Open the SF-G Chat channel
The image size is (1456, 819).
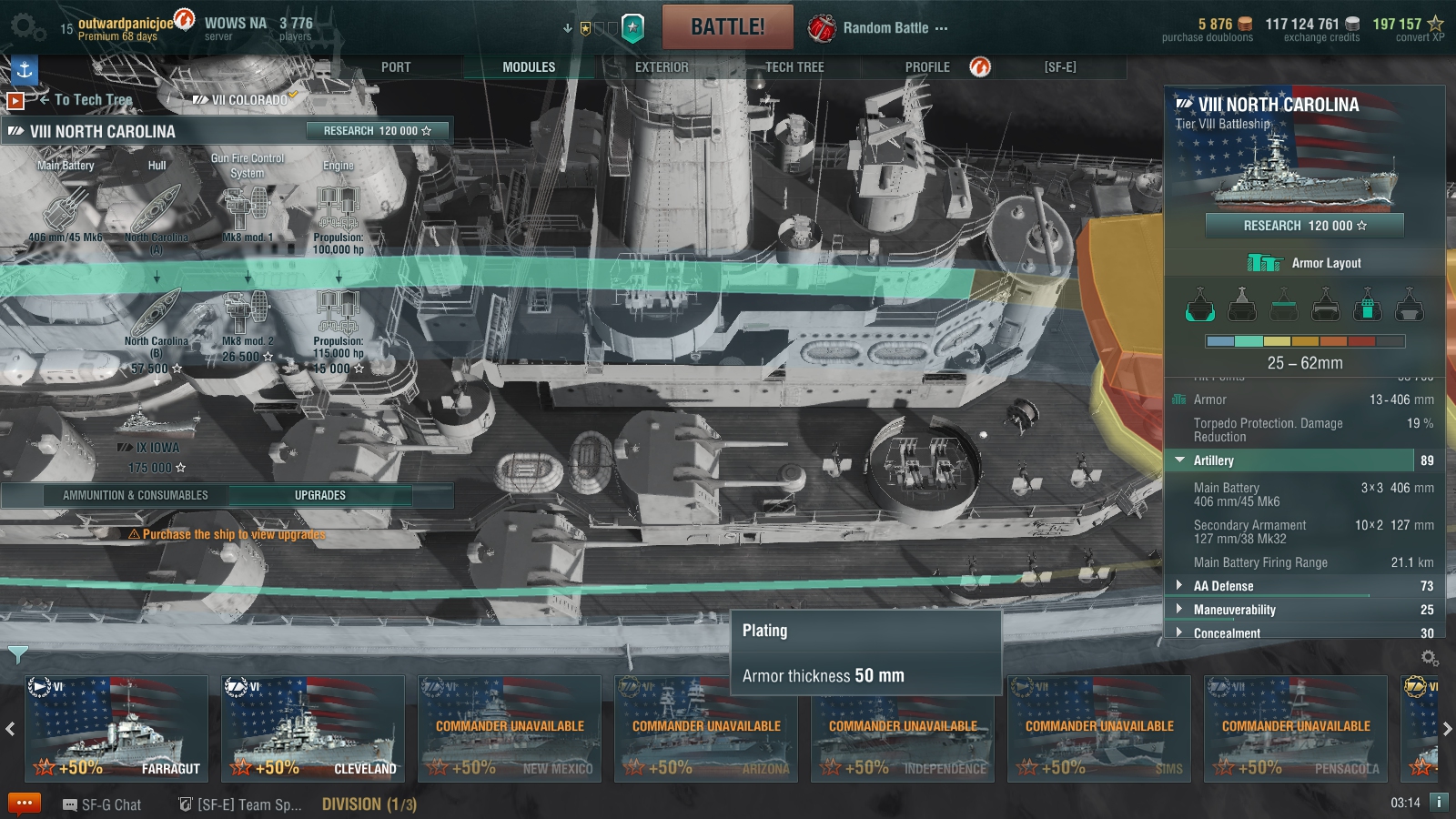(102, 804)
